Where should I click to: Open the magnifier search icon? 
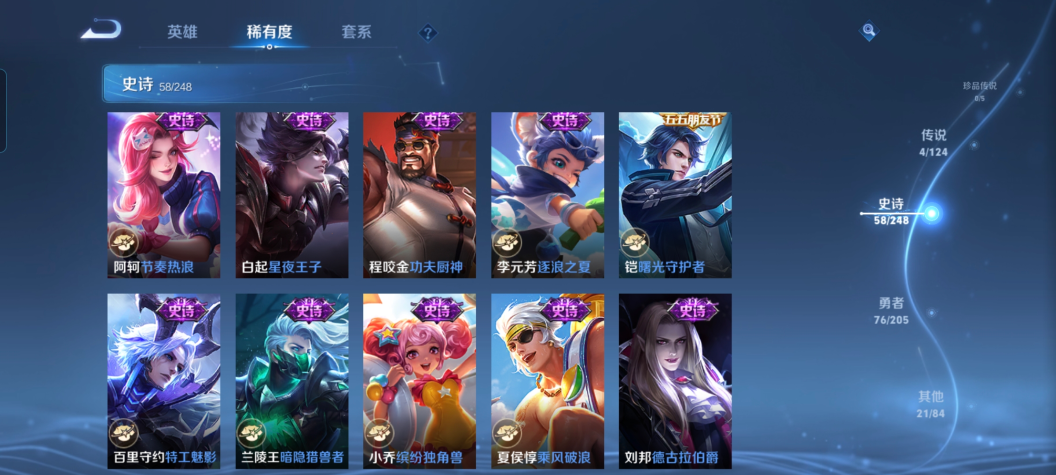point(868,32)
